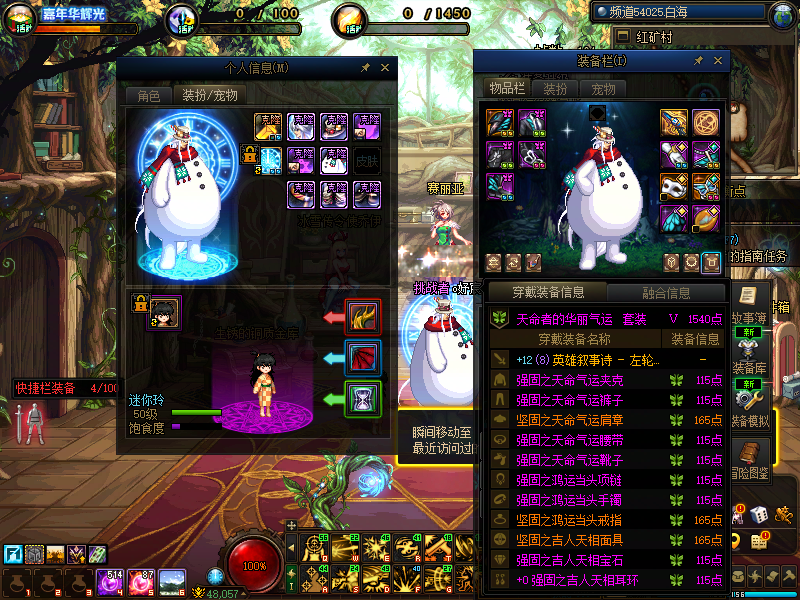Select the 穿戴装备信息 tab
Image resolution: width=800 pixels, height=600 pixels.
[548, 293]
